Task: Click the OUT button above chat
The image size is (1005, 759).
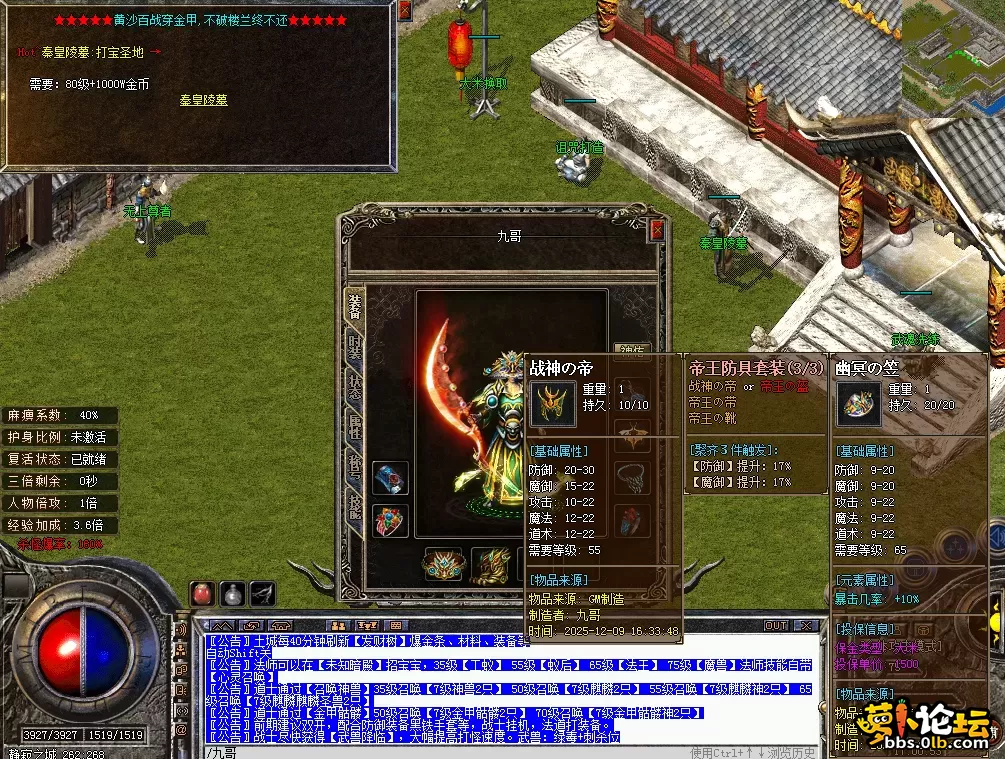Action: [x=776, y=626]
